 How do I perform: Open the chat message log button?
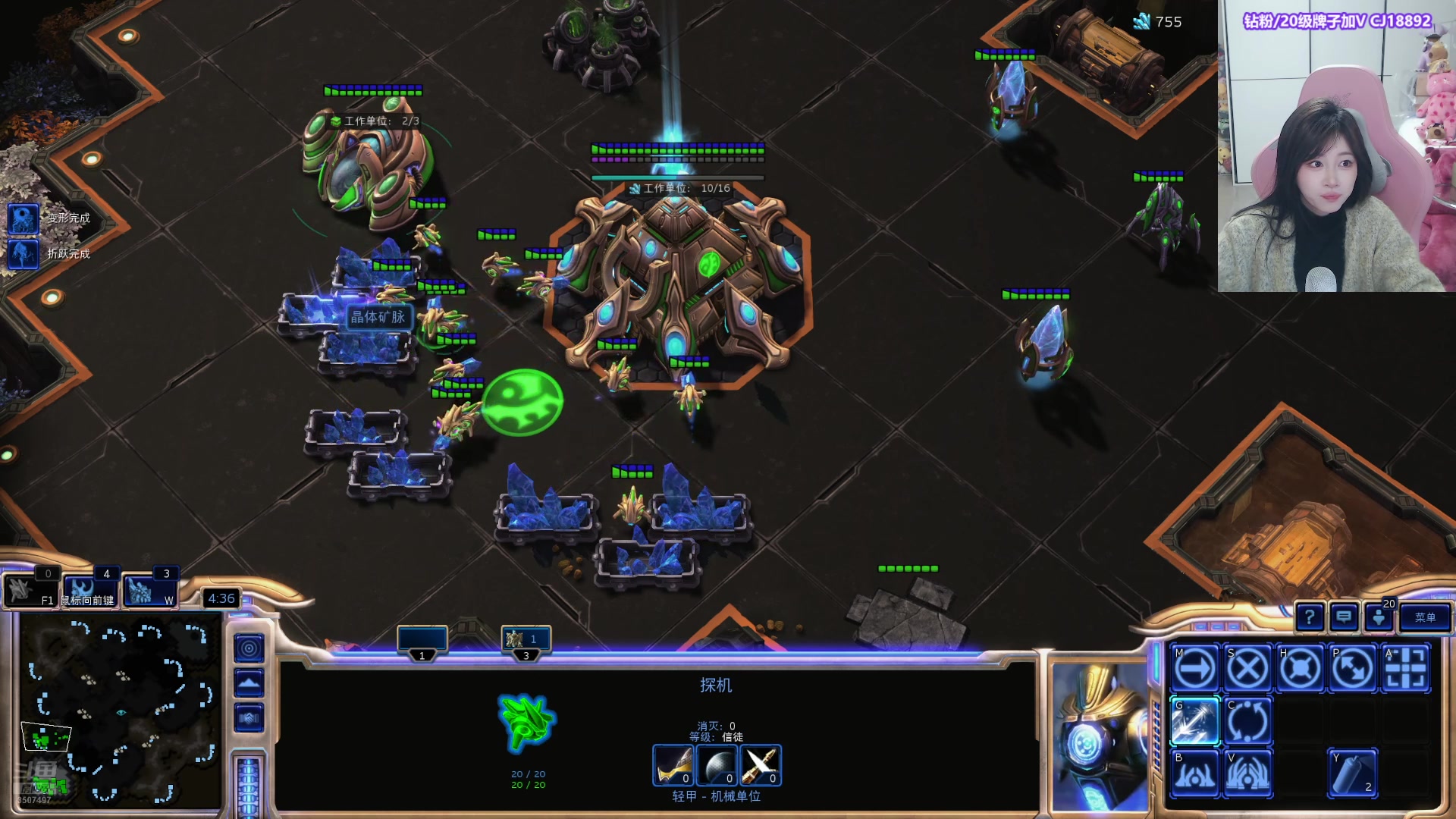click(1344, 617)
